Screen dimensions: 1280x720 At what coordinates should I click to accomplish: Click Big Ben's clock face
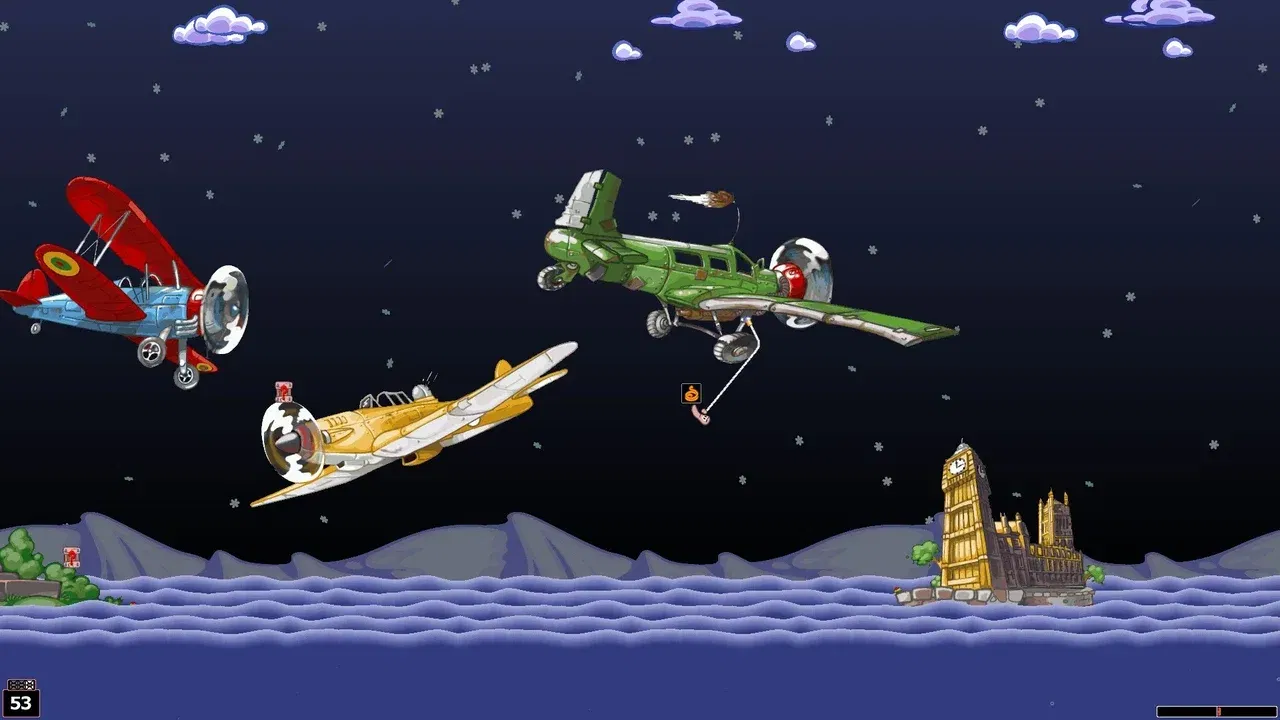coord(957,466)
